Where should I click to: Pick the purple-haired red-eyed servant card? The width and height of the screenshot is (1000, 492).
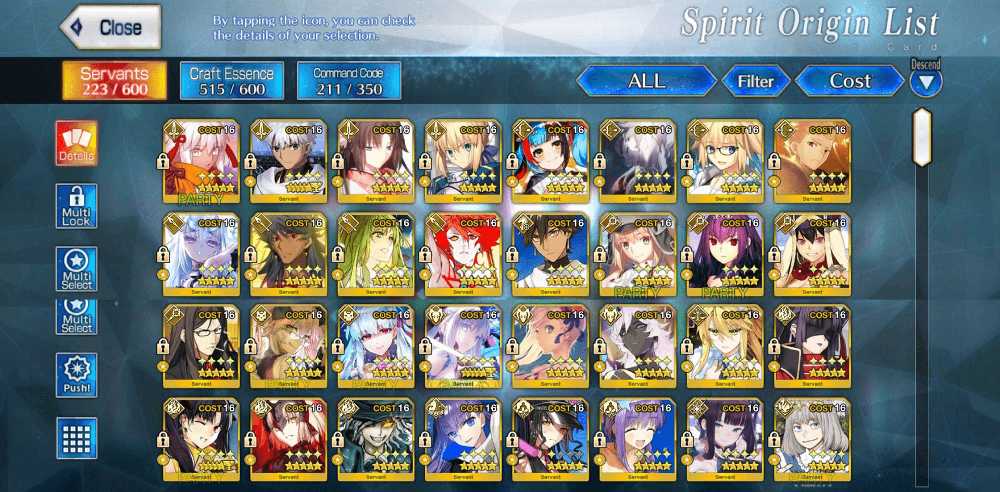pos(725,255)
